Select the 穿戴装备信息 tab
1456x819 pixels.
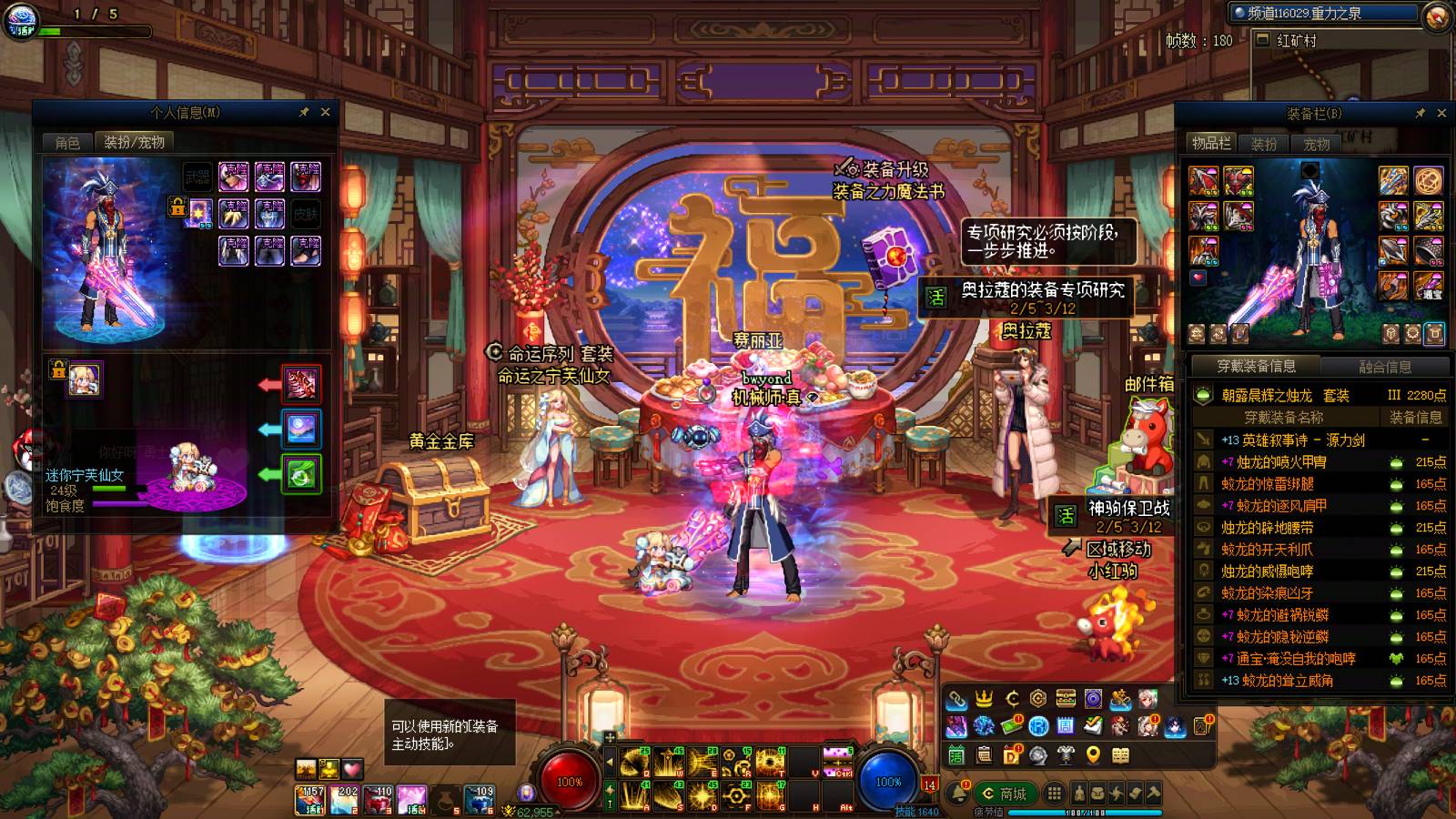tap(1256, 366)
